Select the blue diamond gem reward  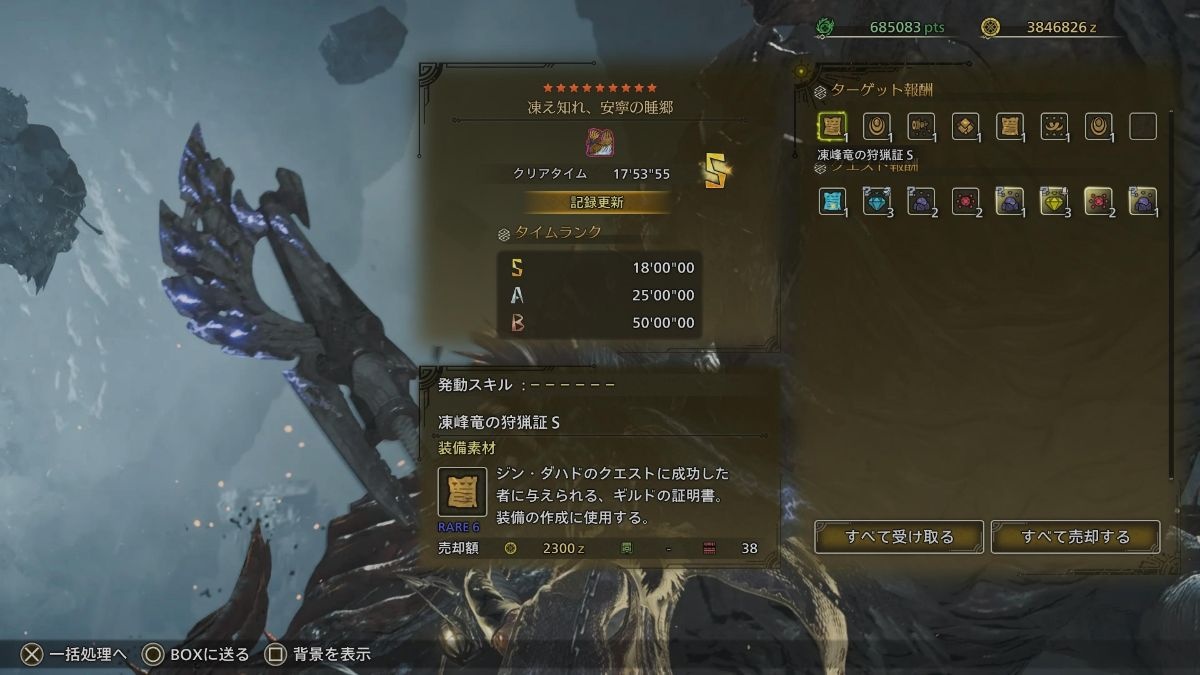[876, 202]
